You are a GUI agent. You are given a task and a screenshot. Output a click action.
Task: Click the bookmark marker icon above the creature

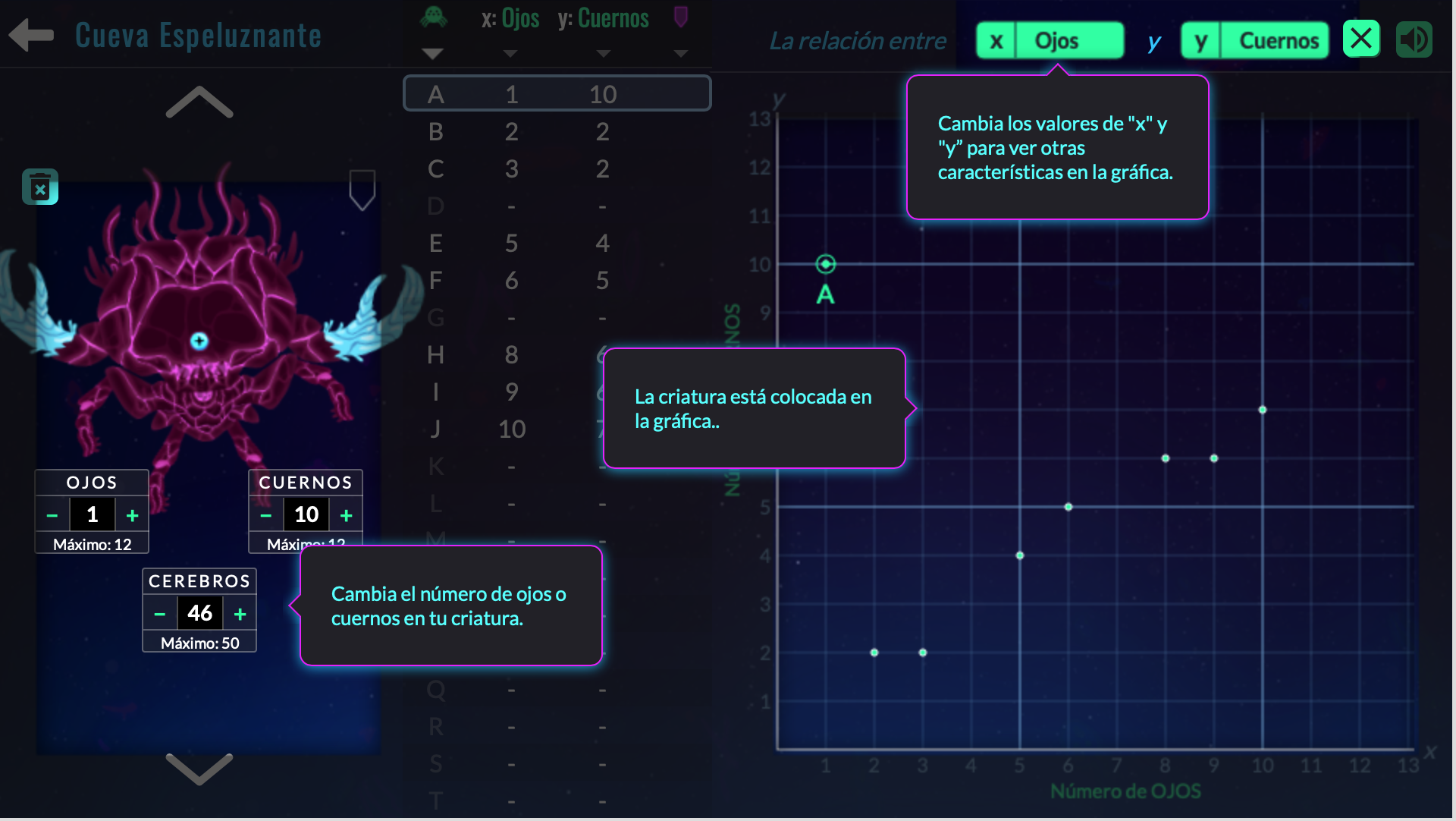click(x=362, y=190)
